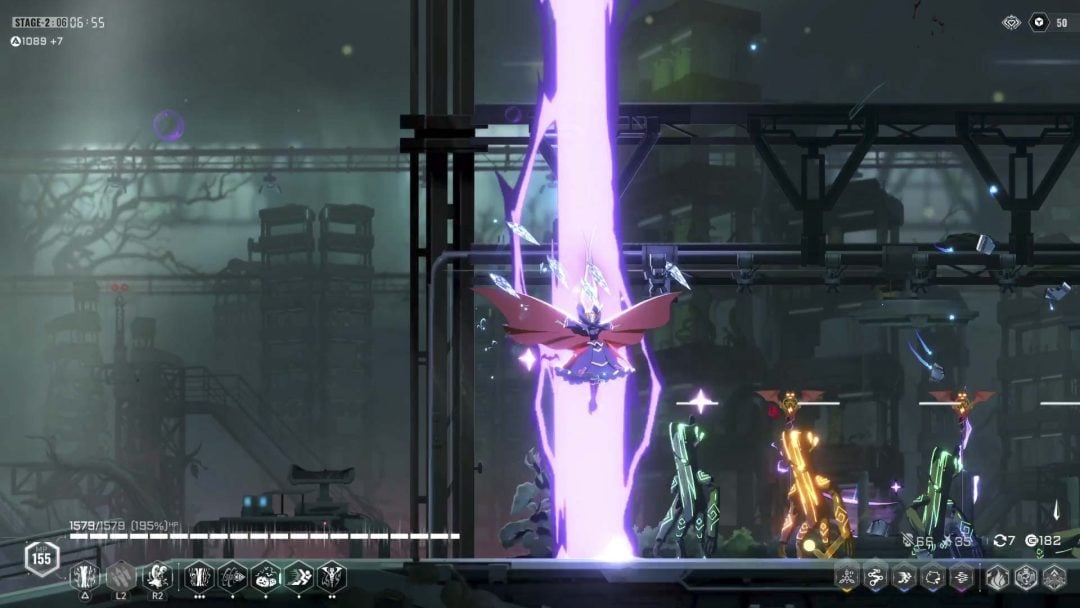Choose the twin pumpkins skill icon
The width and height of the screenshot is (1080, 608).
point(265,576)
